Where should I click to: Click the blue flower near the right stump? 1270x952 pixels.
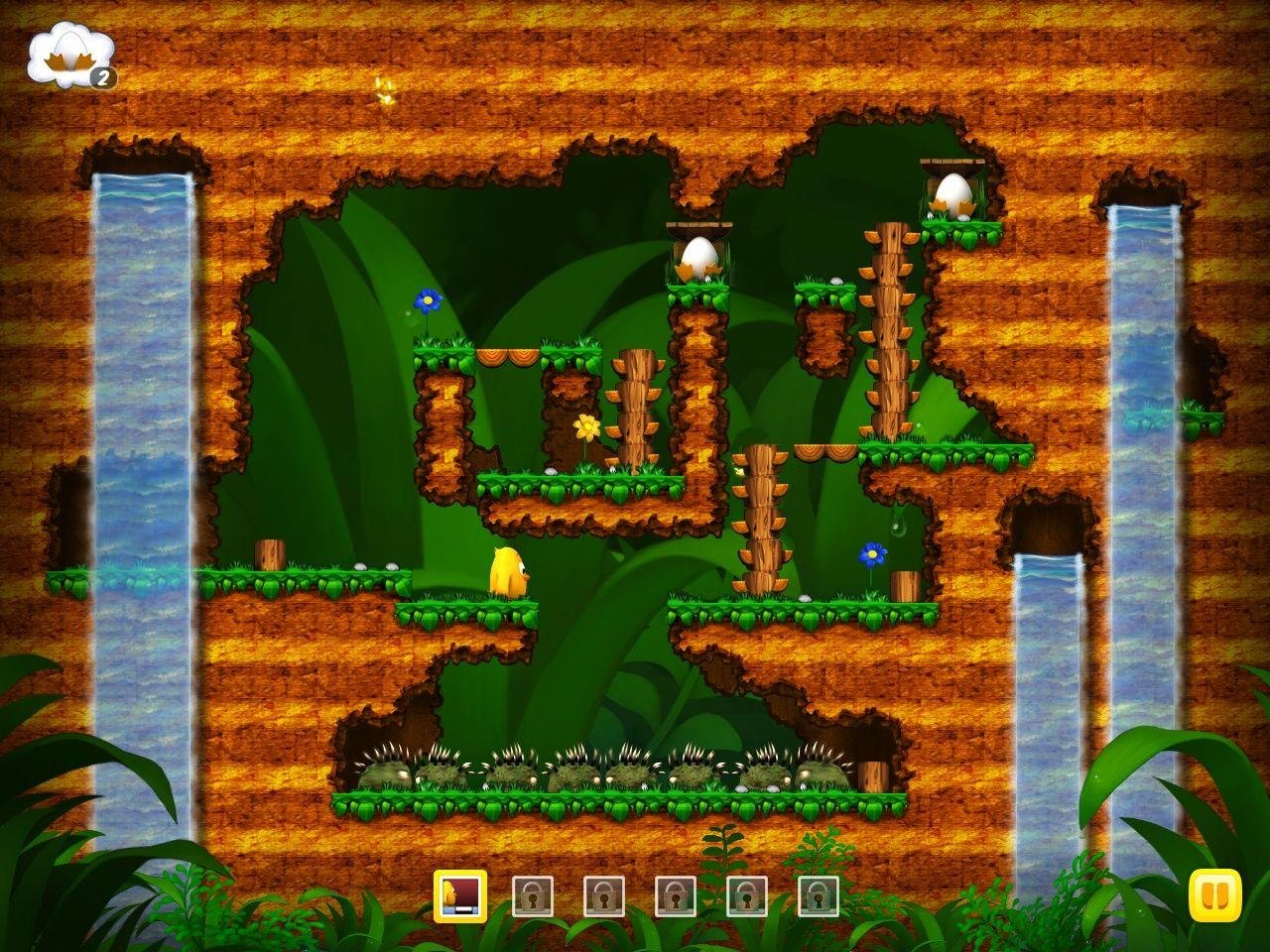pyautogui.click(x=873, y=553)
